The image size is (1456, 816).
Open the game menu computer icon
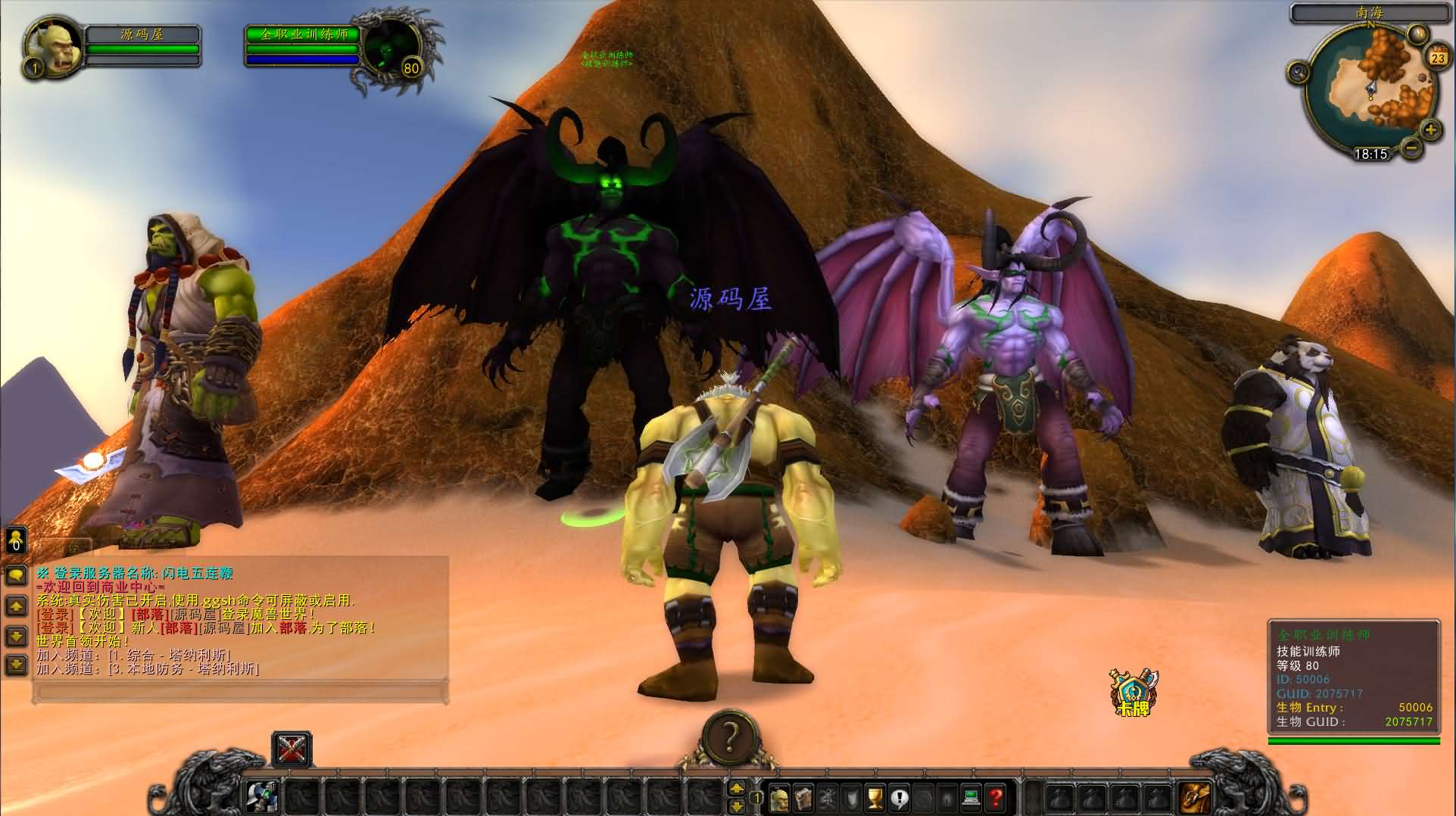coord(971,795)
